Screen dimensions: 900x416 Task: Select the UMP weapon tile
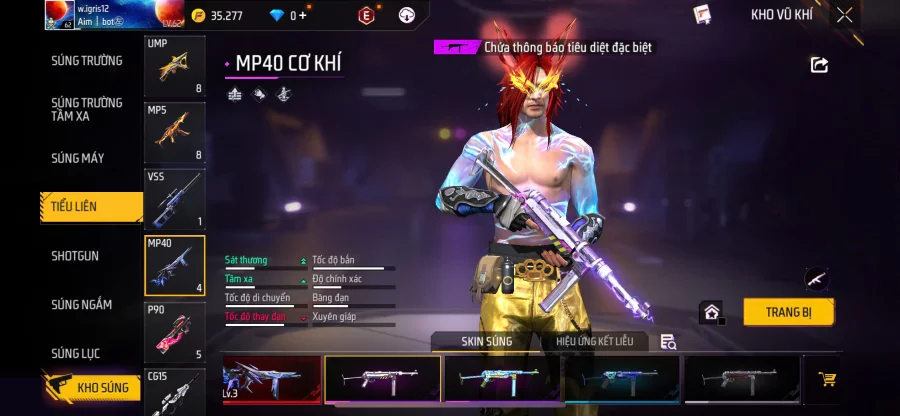(174, 67)
